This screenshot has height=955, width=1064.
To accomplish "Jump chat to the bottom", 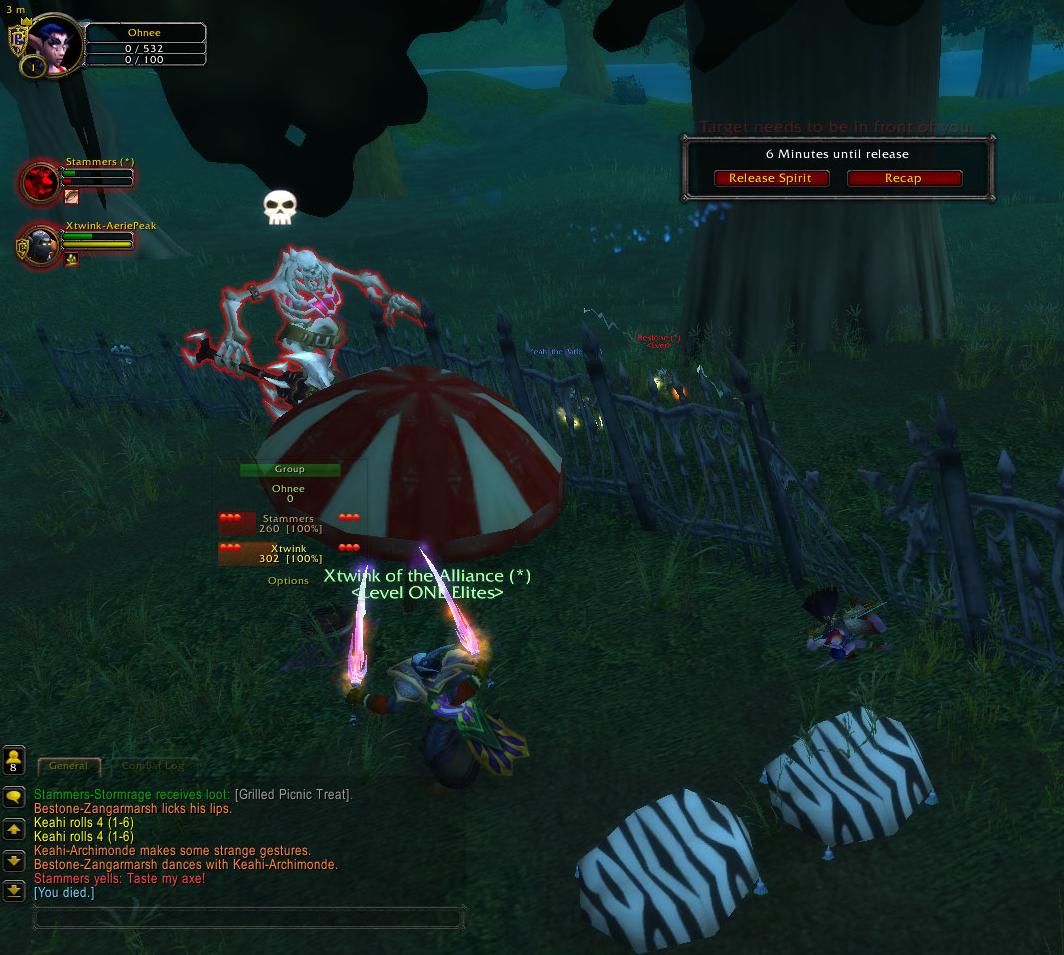I will (x=14, y=889).
